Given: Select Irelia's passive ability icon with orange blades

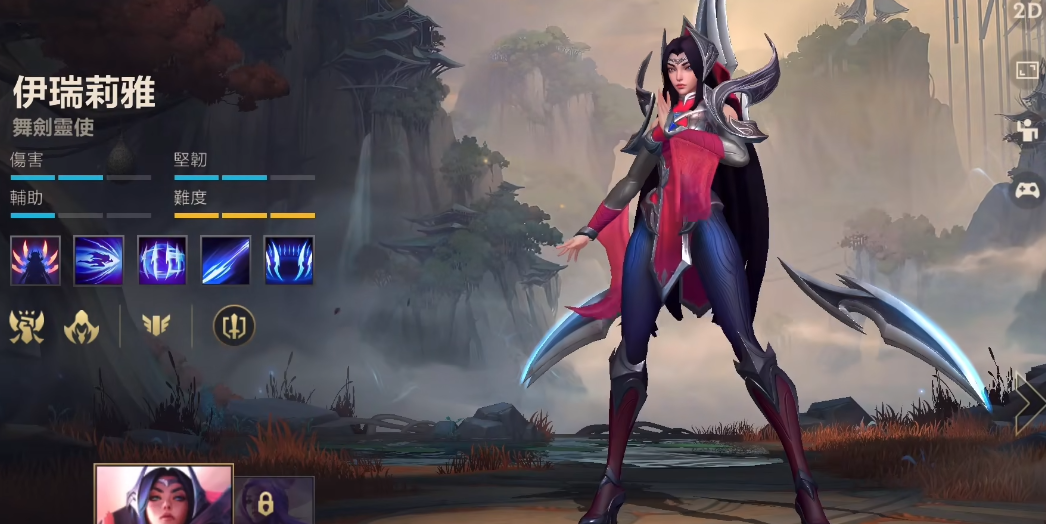Looking at the screenshot, I should [36, 260].
